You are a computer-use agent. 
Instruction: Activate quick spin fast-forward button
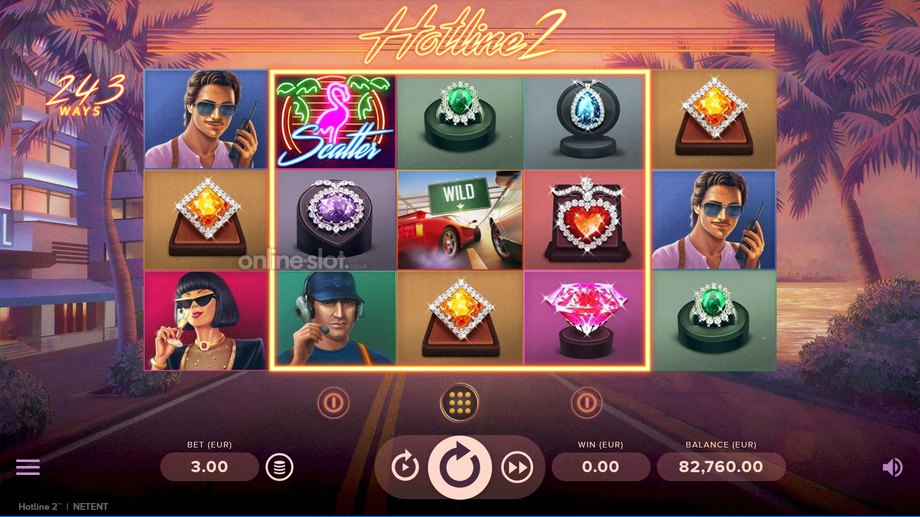516,466
